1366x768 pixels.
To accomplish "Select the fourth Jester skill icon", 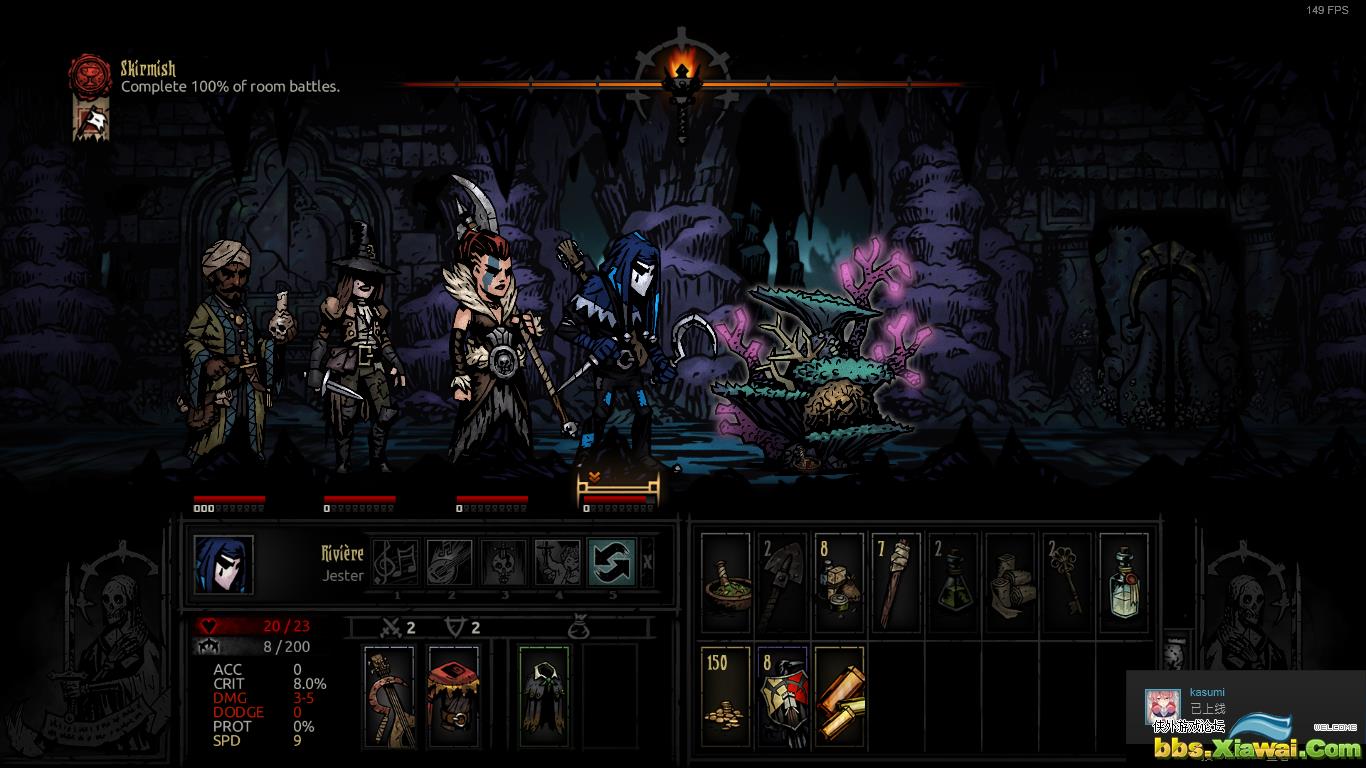I will [558, 562].
